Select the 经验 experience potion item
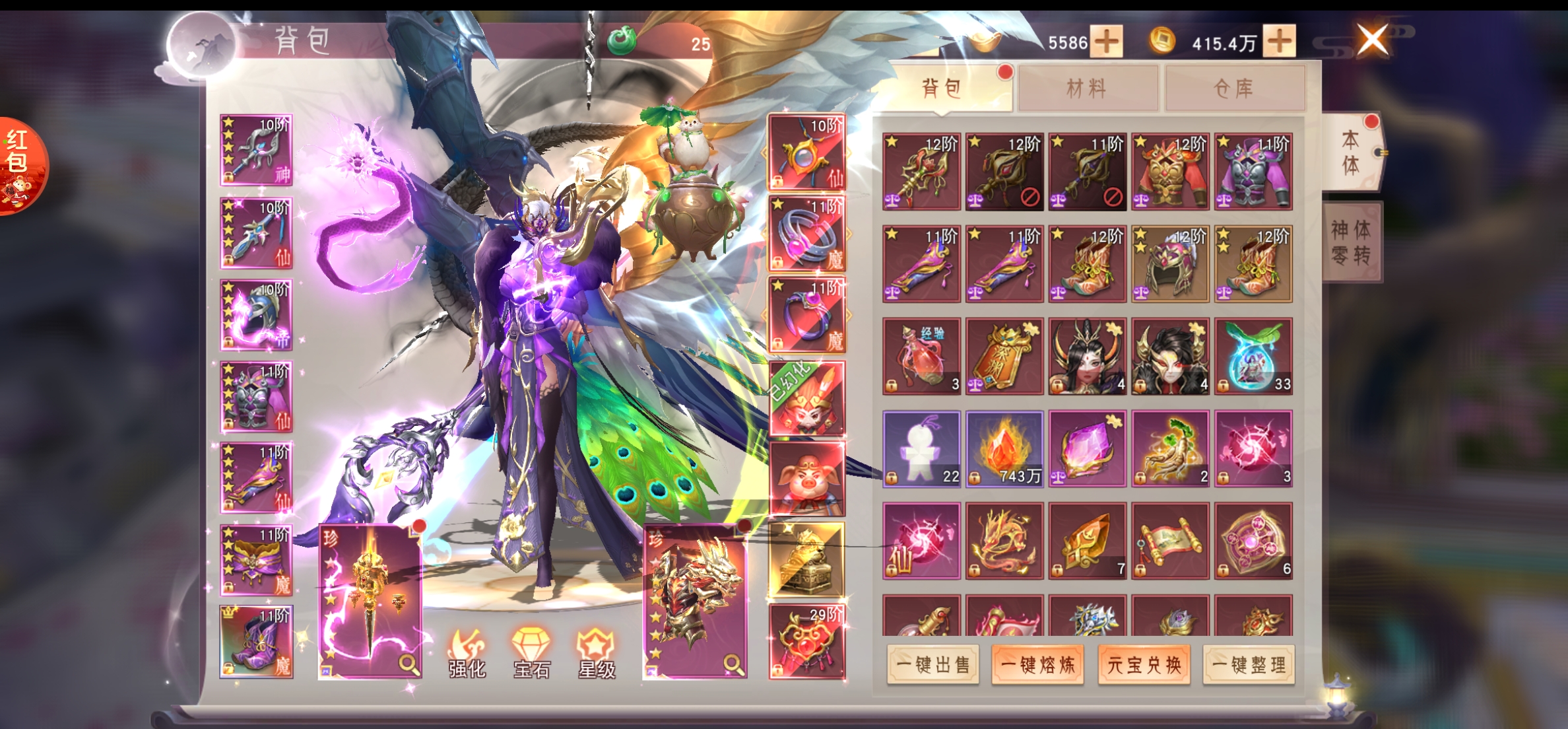 pyautogui.click(x=921, y=357)
